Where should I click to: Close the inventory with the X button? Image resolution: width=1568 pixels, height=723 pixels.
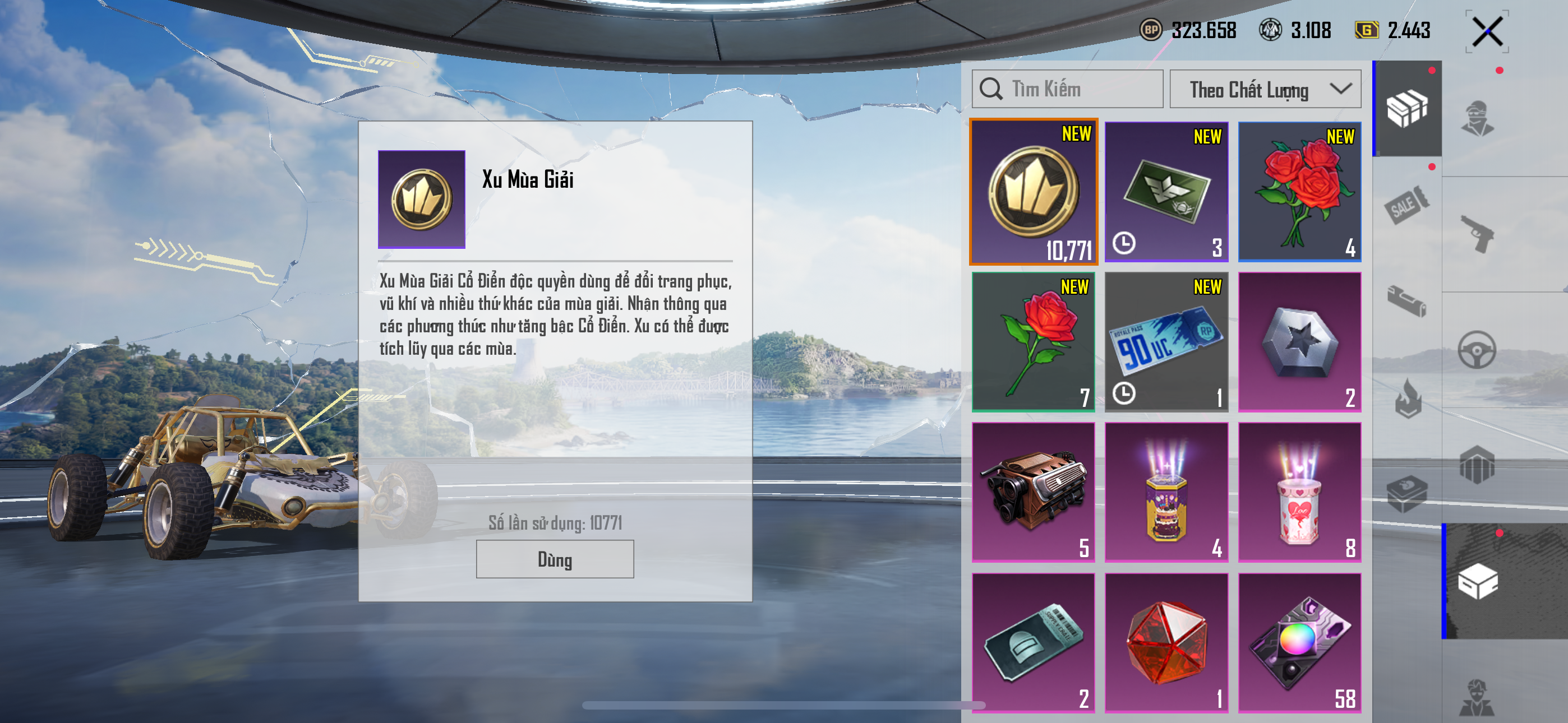tap(1487, 31)
